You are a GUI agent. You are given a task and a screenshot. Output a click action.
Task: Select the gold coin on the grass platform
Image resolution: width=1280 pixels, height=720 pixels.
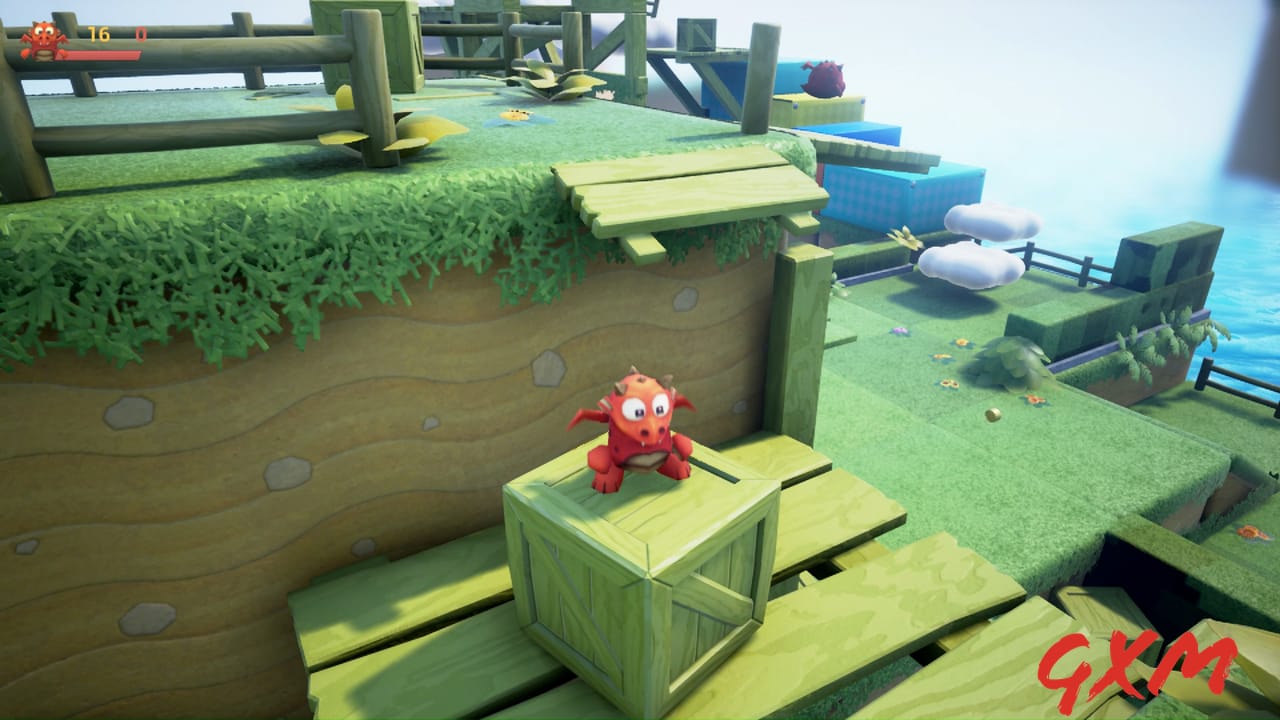click(x=993, y=415)
